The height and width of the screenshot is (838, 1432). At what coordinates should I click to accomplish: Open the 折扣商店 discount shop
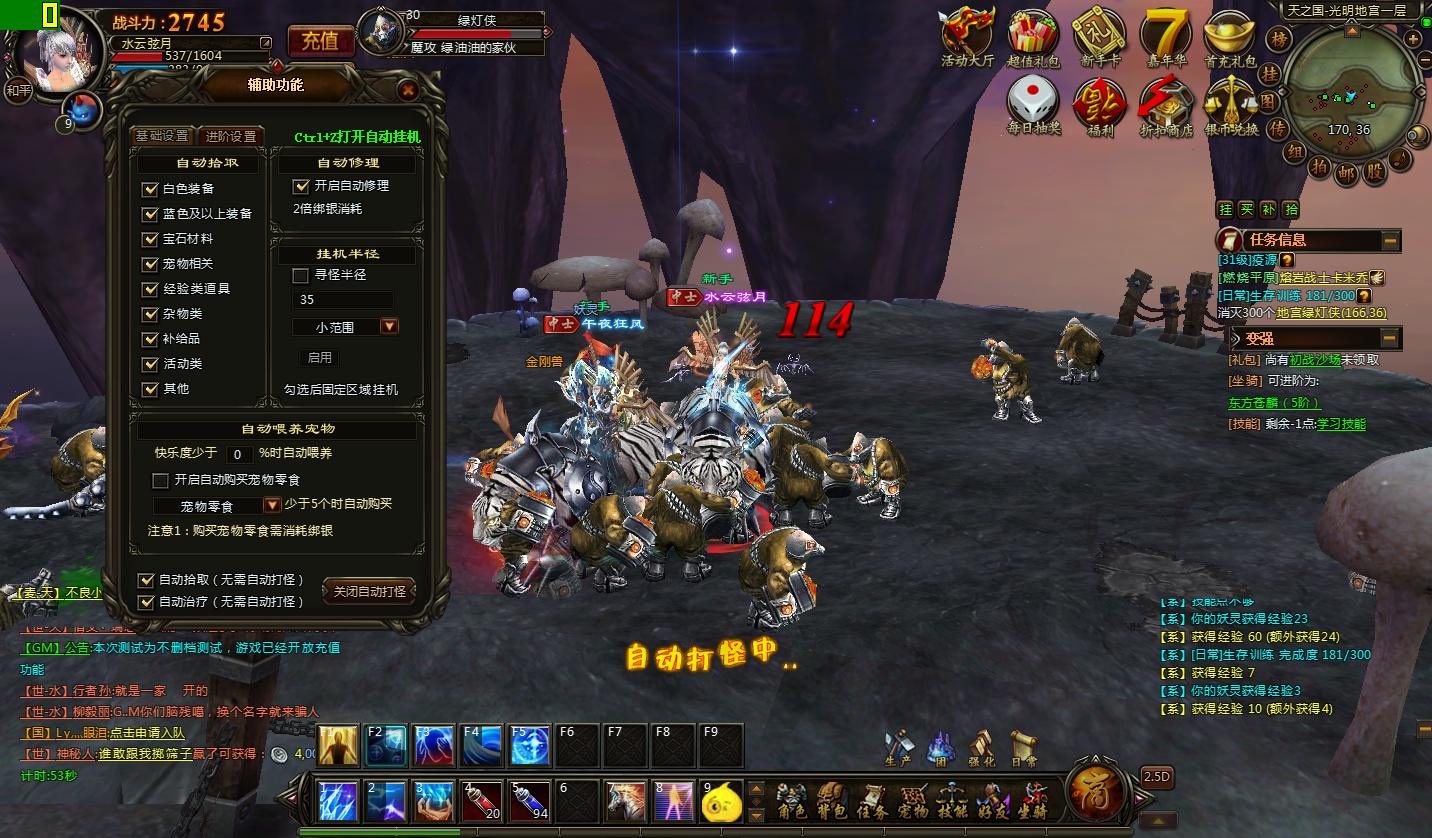(1166, 104)
